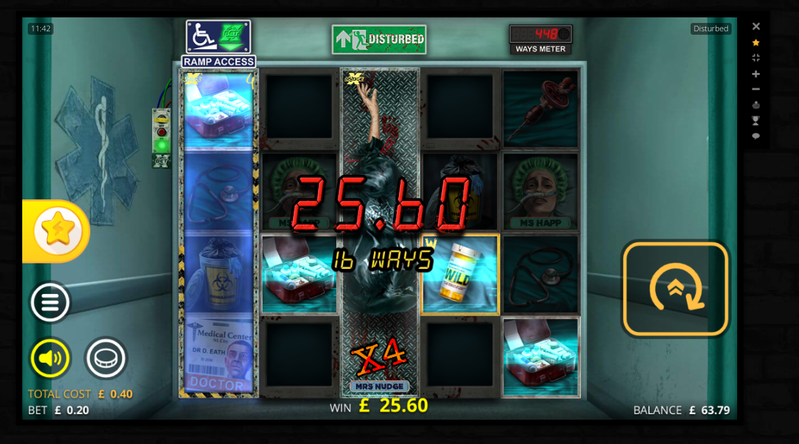
Task: Open the coin bet settings
Action: pyautogui.click(x=106, y=357)
